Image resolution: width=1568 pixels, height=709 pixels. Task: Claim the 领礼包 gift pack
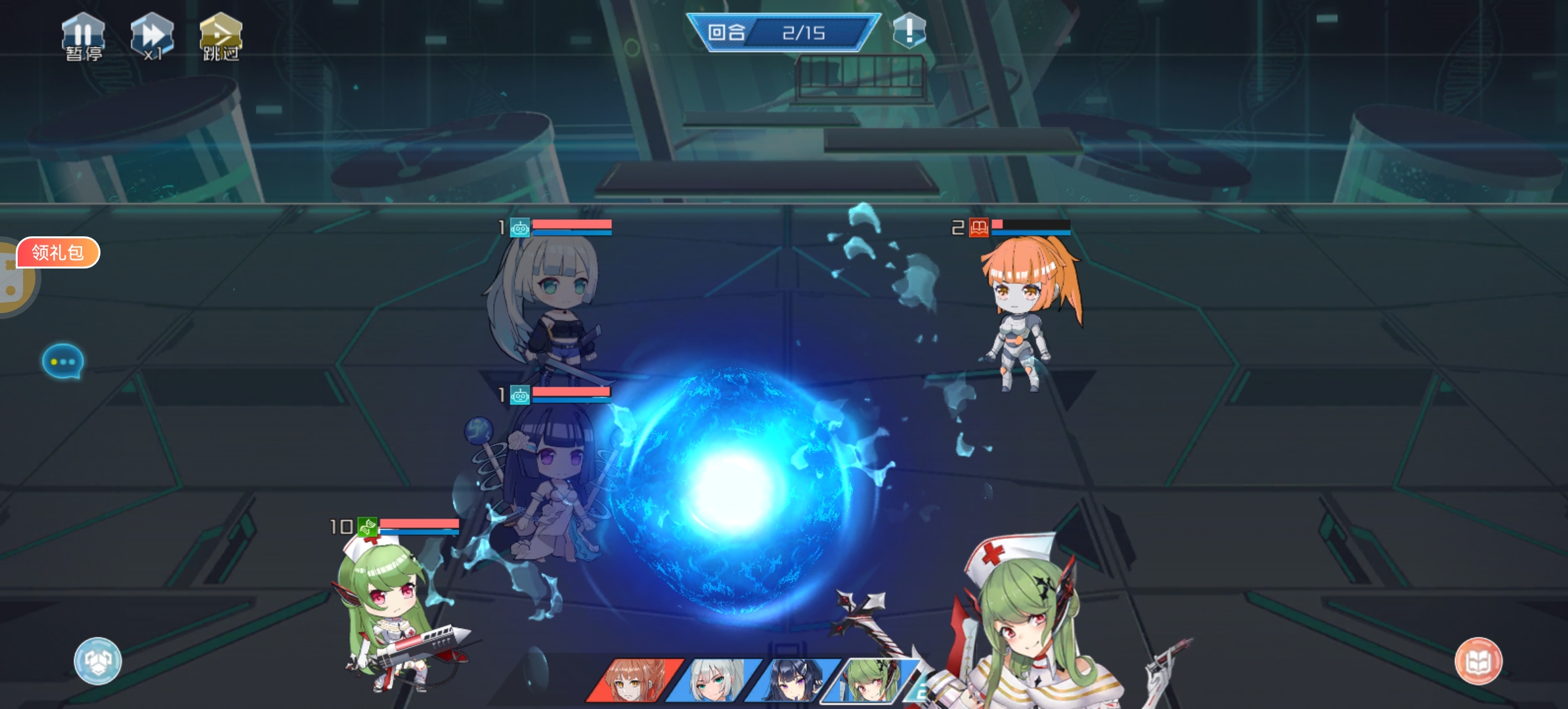58,253
